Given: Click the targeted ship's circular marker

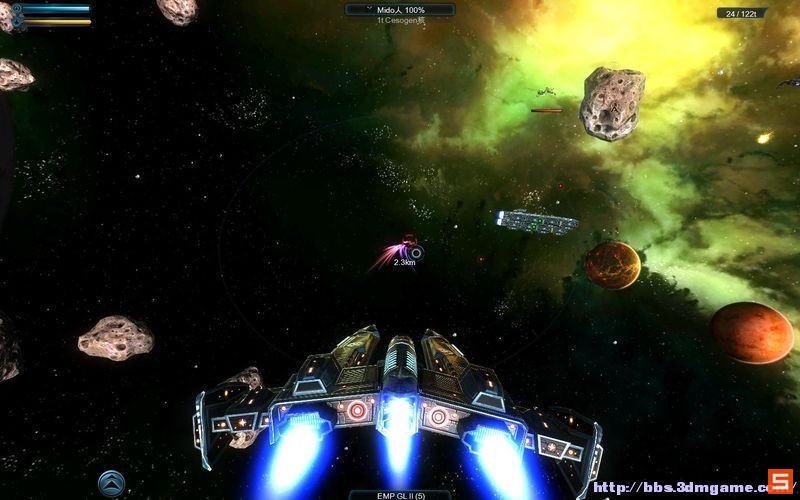Looking at the screenshot, I should (x=417, y=253).
